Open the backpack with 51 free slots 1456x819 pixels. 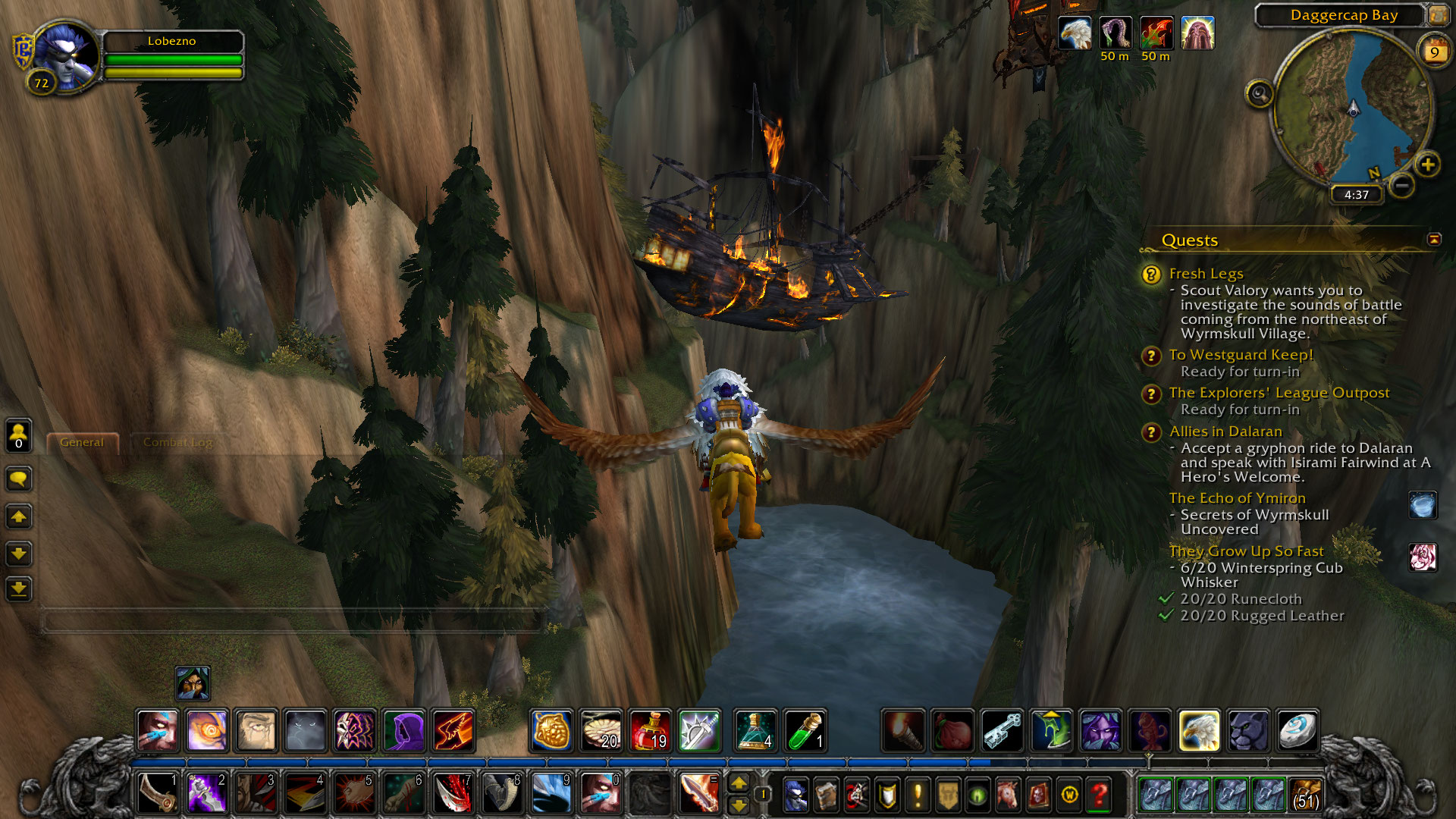point(1306,794)
